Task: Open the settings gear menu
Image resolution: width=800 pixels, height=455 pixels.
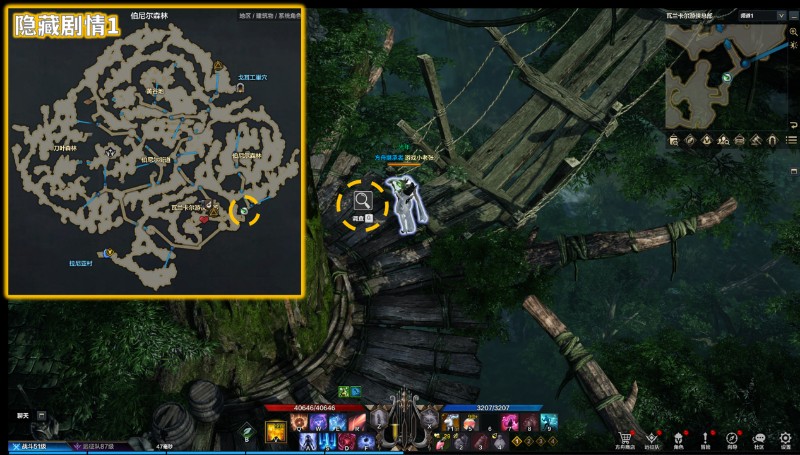Action: [786, 438]
